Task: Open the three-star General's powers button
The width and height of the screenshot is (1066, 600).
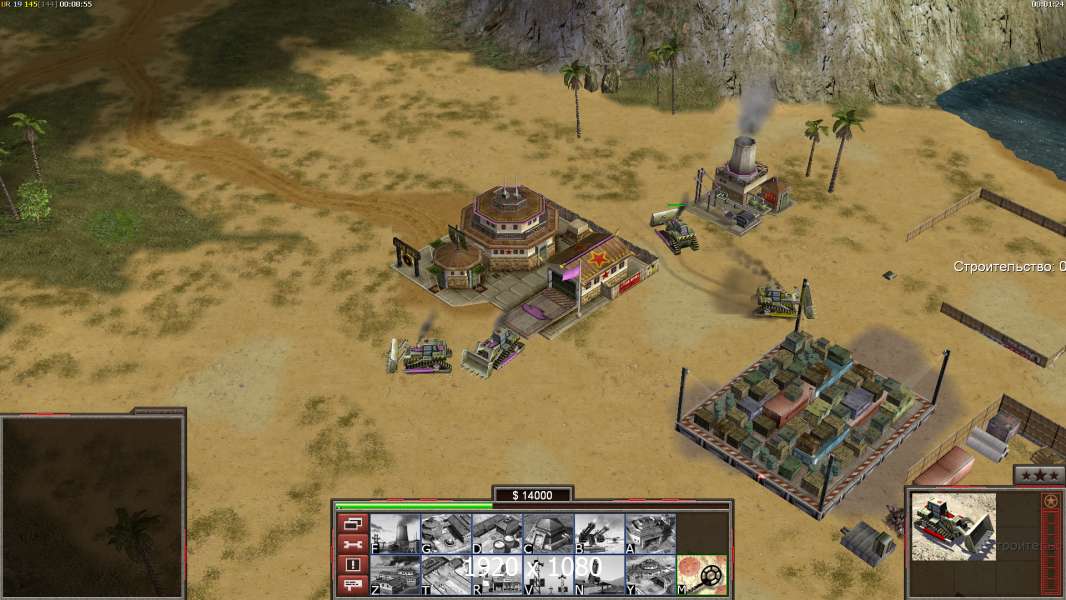Action: click(1038, 475)
